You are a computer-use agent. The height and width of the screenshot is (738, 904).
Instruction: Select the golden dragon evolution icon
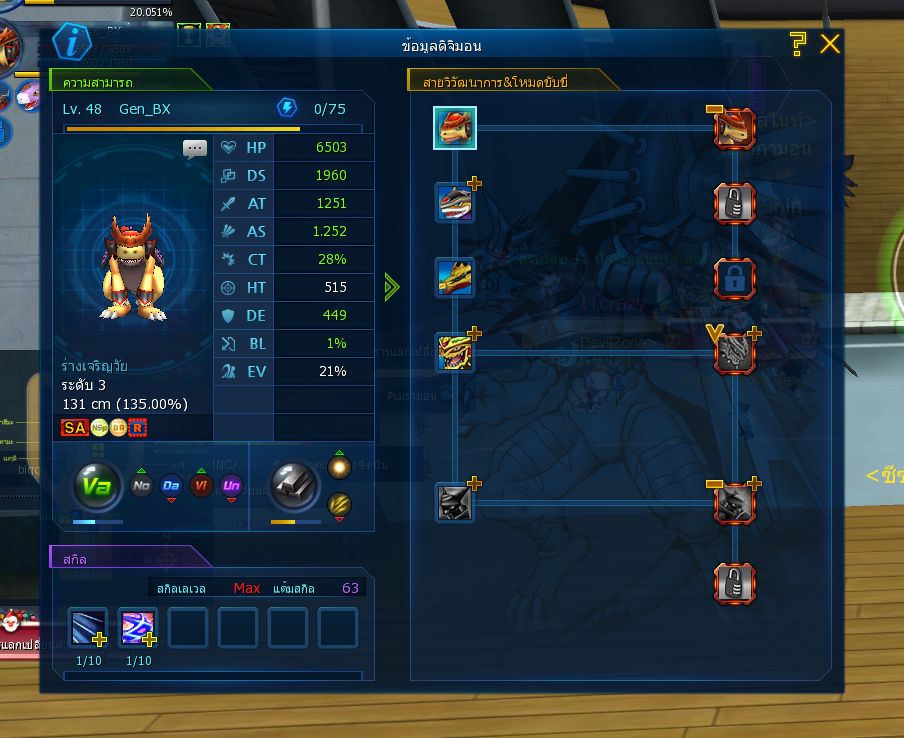455,278
